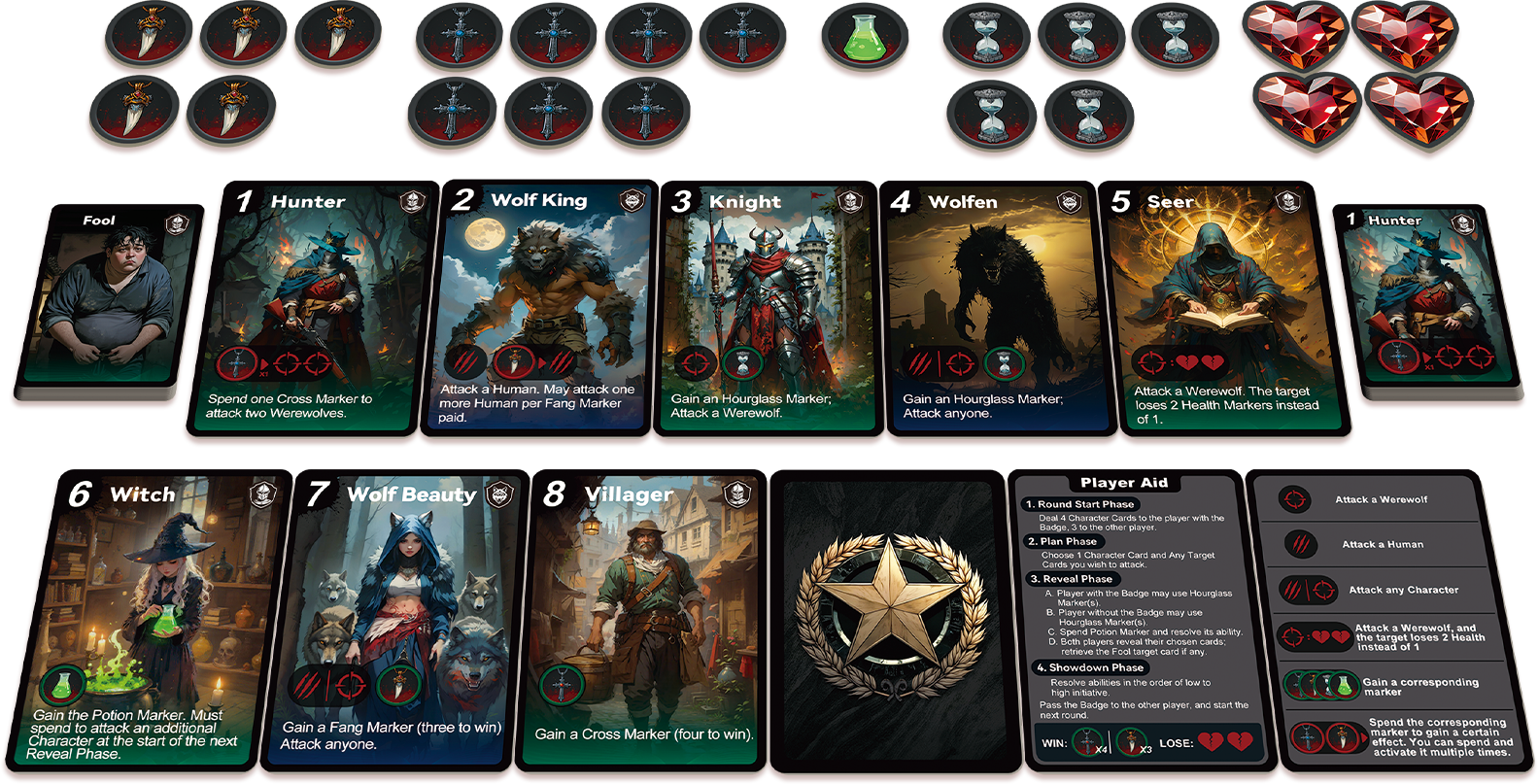Screen dimensions: 1538x784
Task: Choose the Villager character card
Action: coord(641,620)
